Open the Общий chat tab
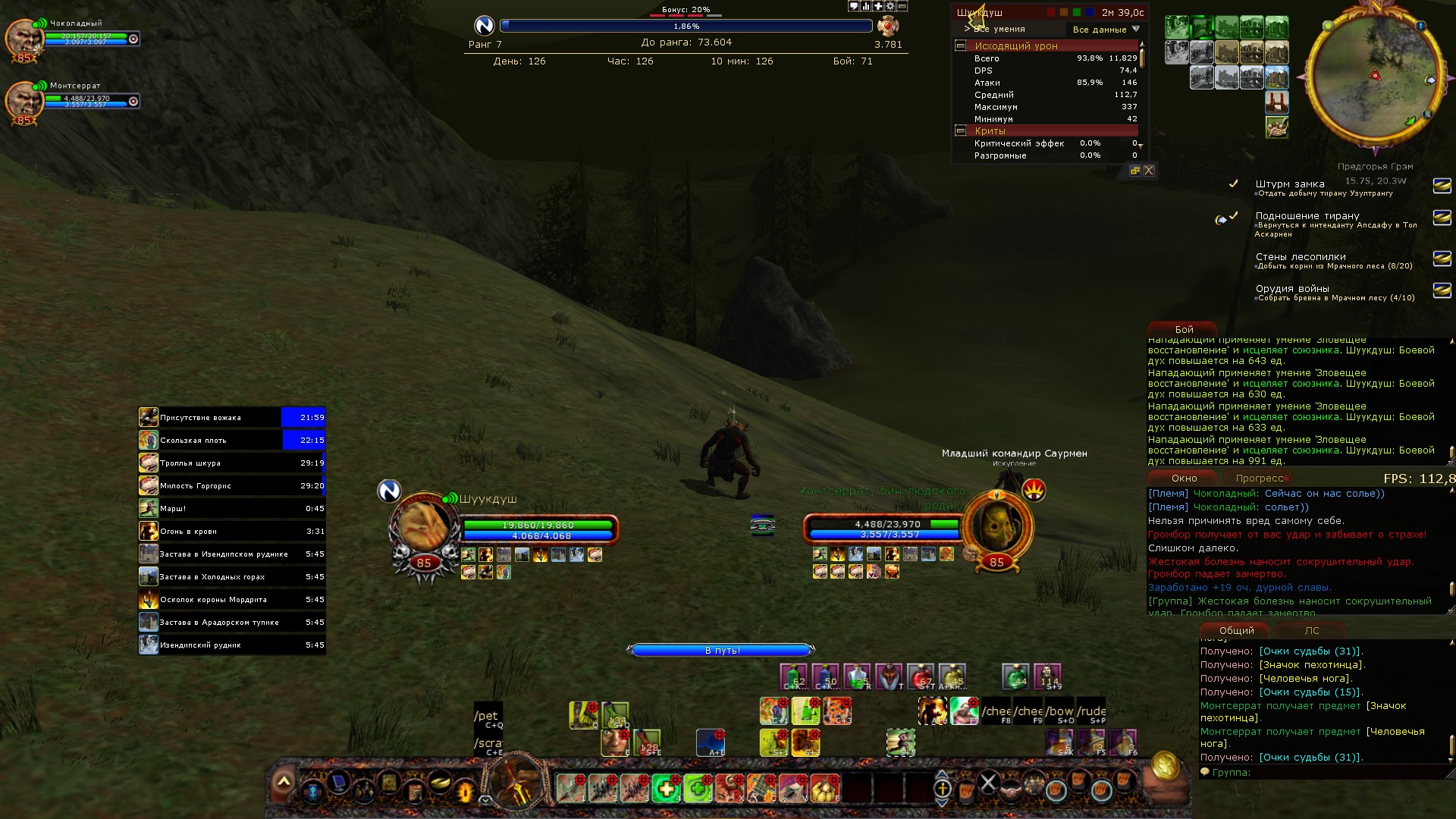The height and width of the screenshot is (819, 1456). [1236, 631]
